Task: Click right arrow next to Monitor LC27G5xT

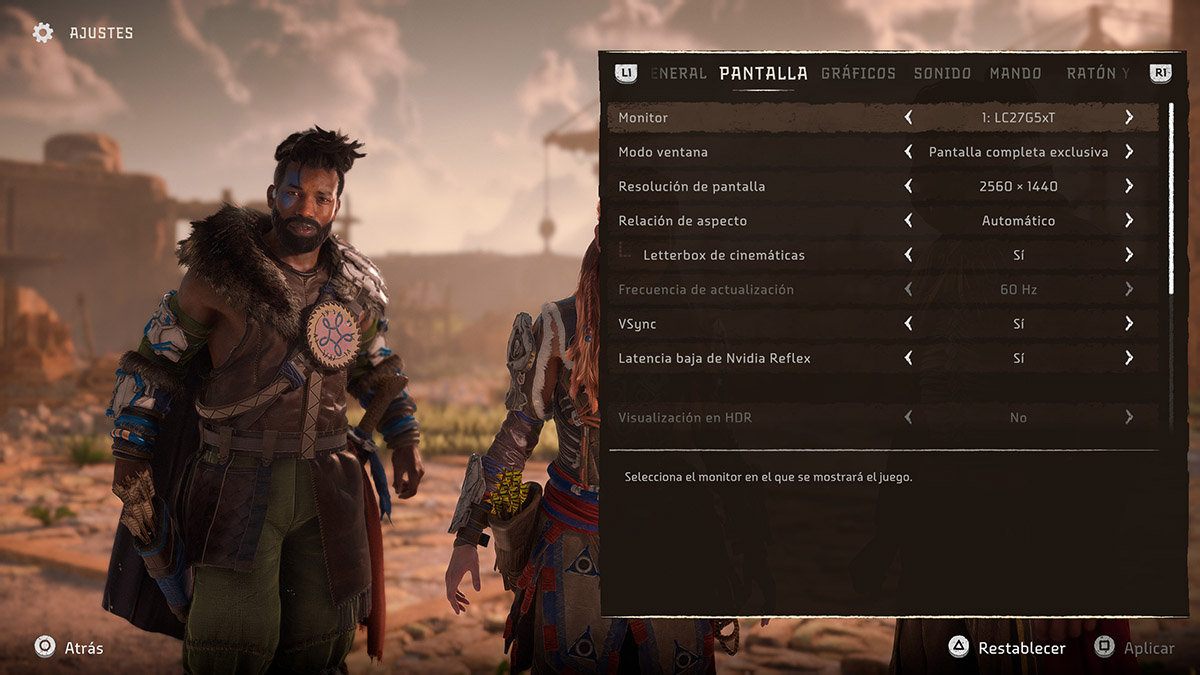Action: (1129, 118)
